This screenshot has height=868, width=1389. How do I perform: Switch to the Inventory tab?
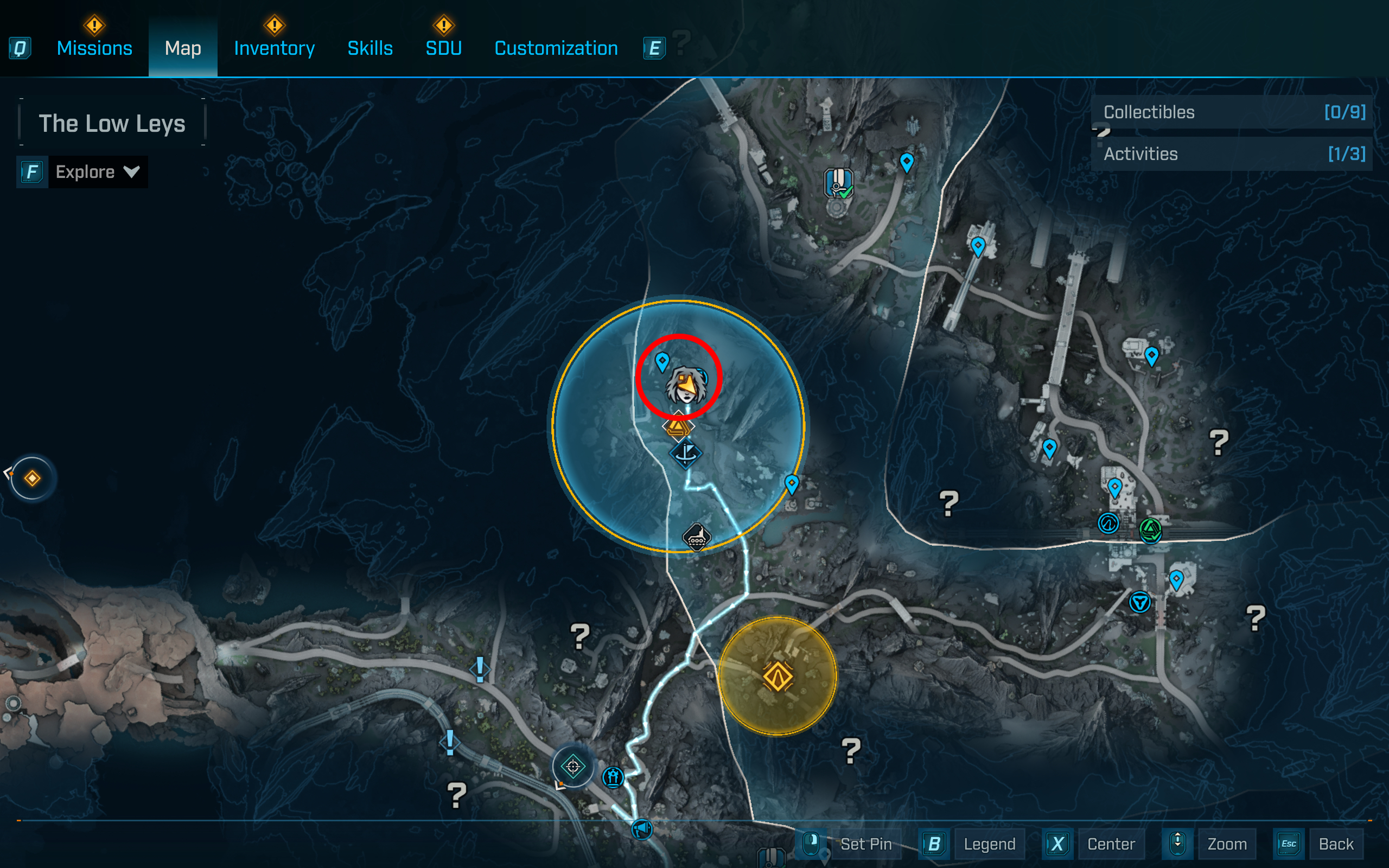click(x=274, y=48)
